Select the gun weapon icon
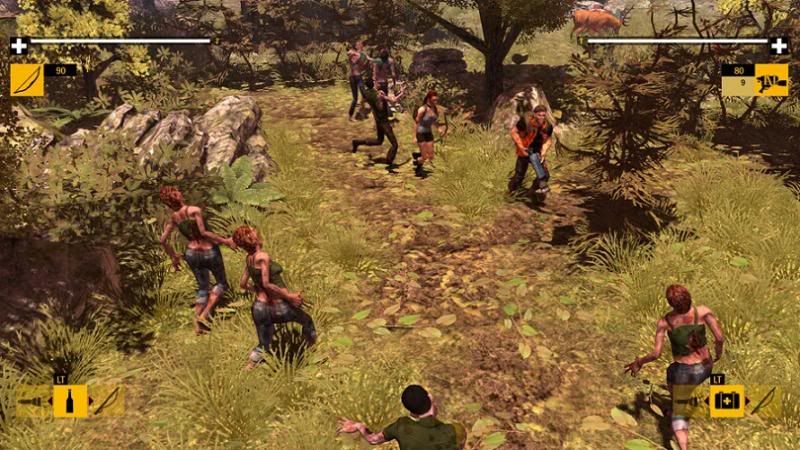 click(x=771, y=79)
